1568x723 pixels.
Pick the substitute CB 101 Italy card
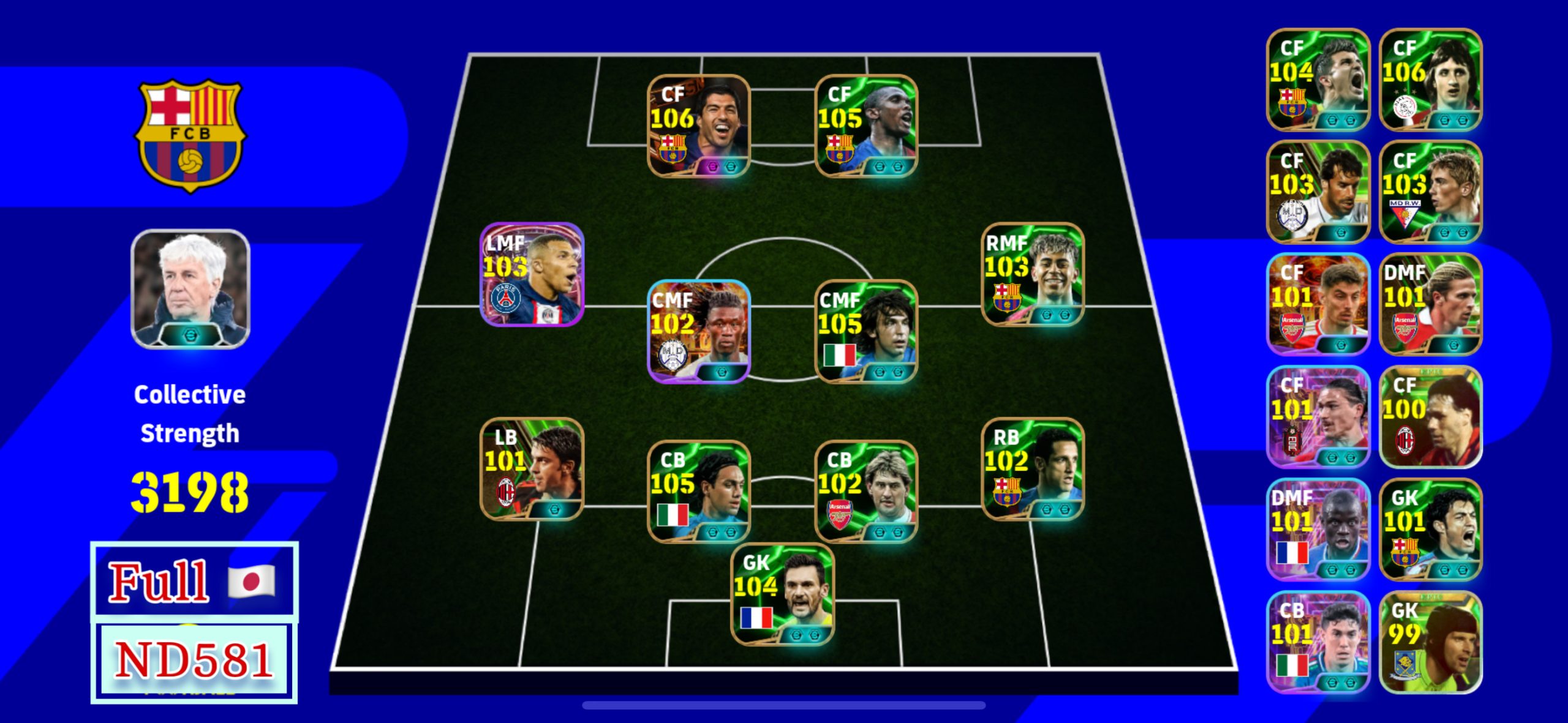point(1318,642)
